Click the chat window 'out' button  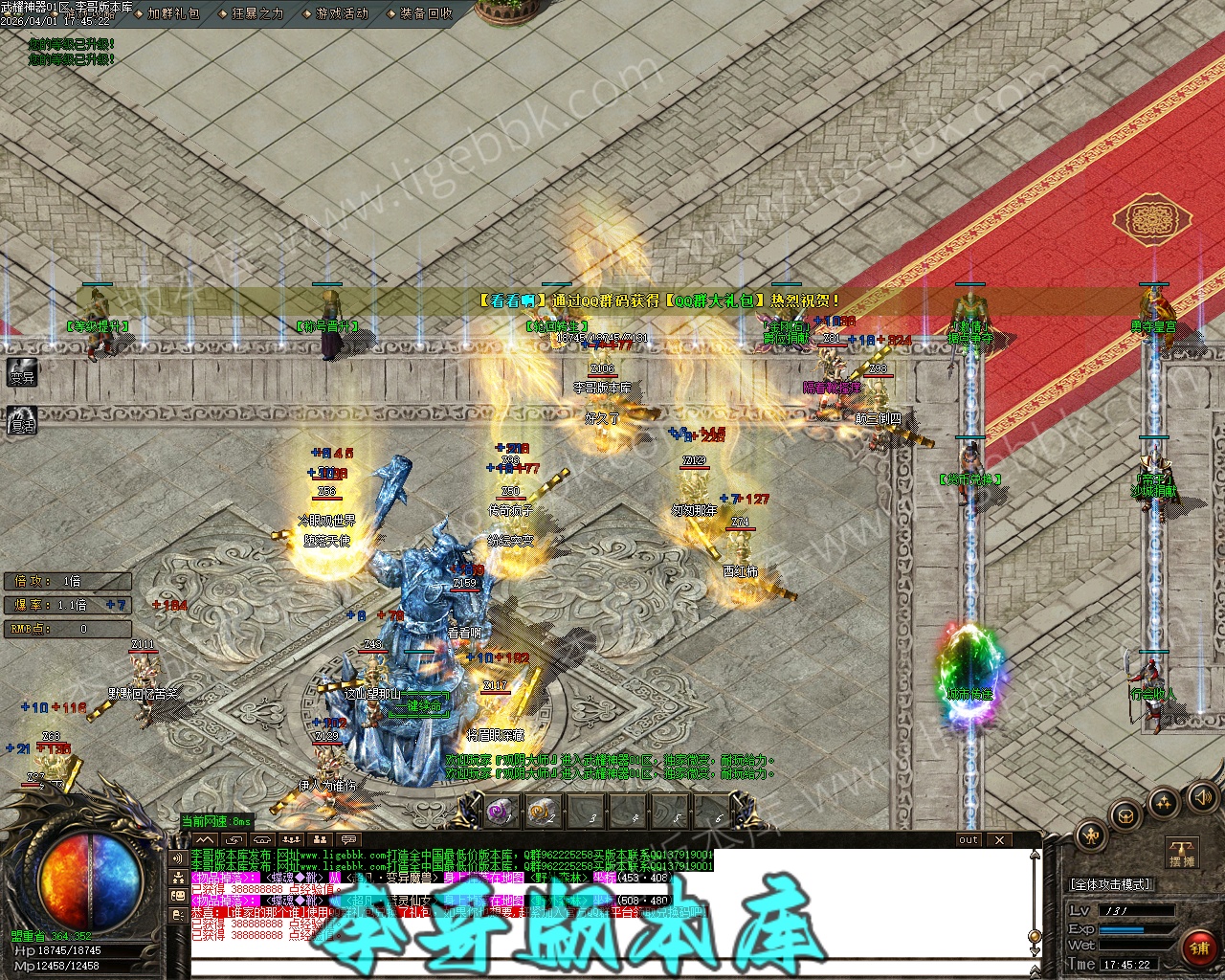click(x=969, y=840)
